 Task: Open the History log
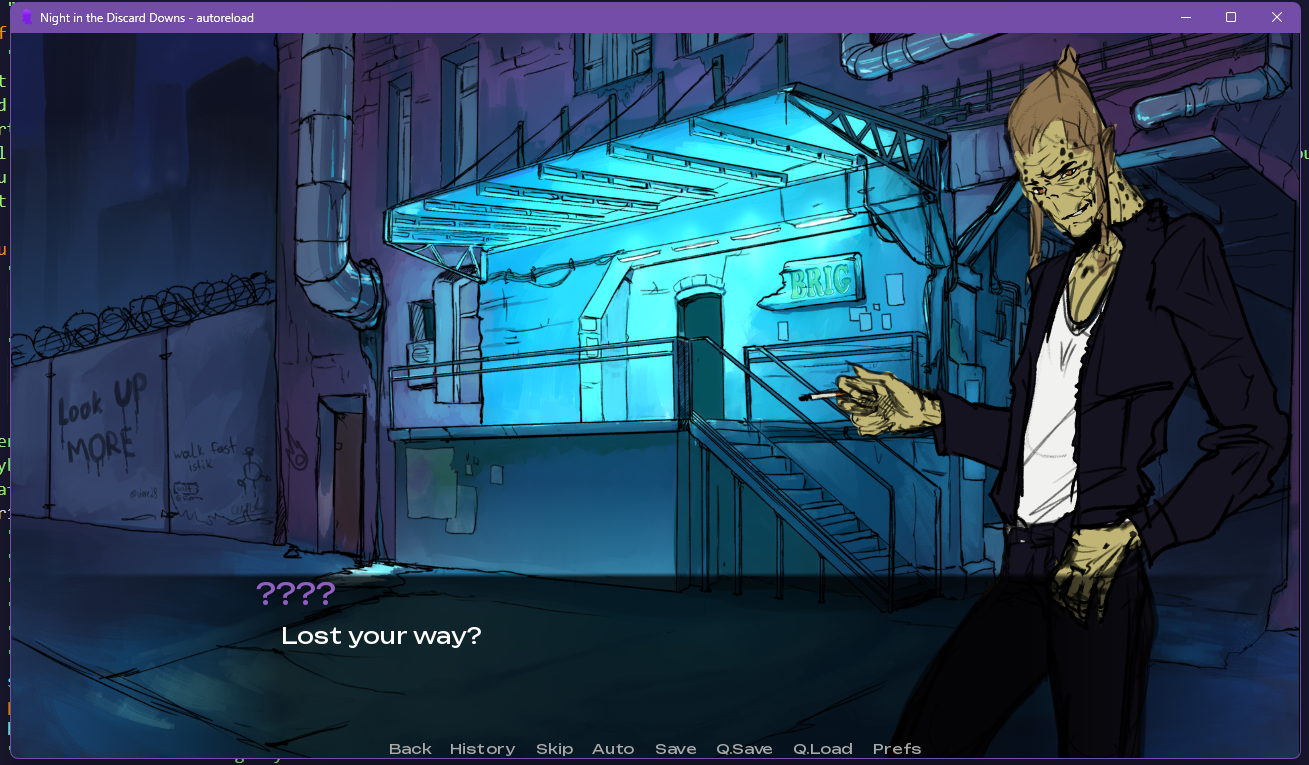point(482,749)
